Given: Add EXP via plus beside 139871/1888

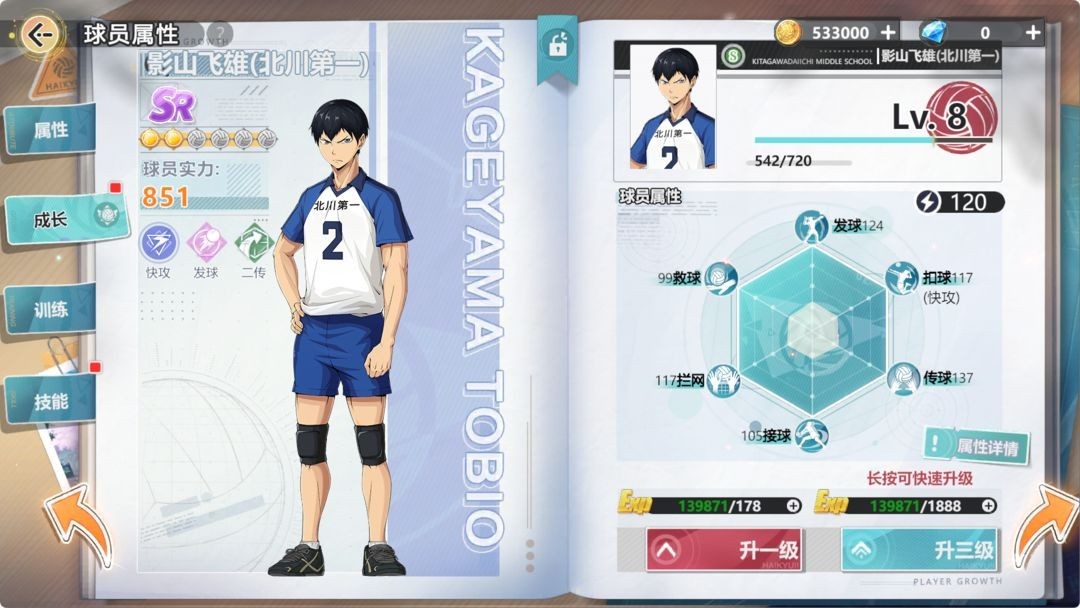Looking at the screenshot, I should 989,506.
